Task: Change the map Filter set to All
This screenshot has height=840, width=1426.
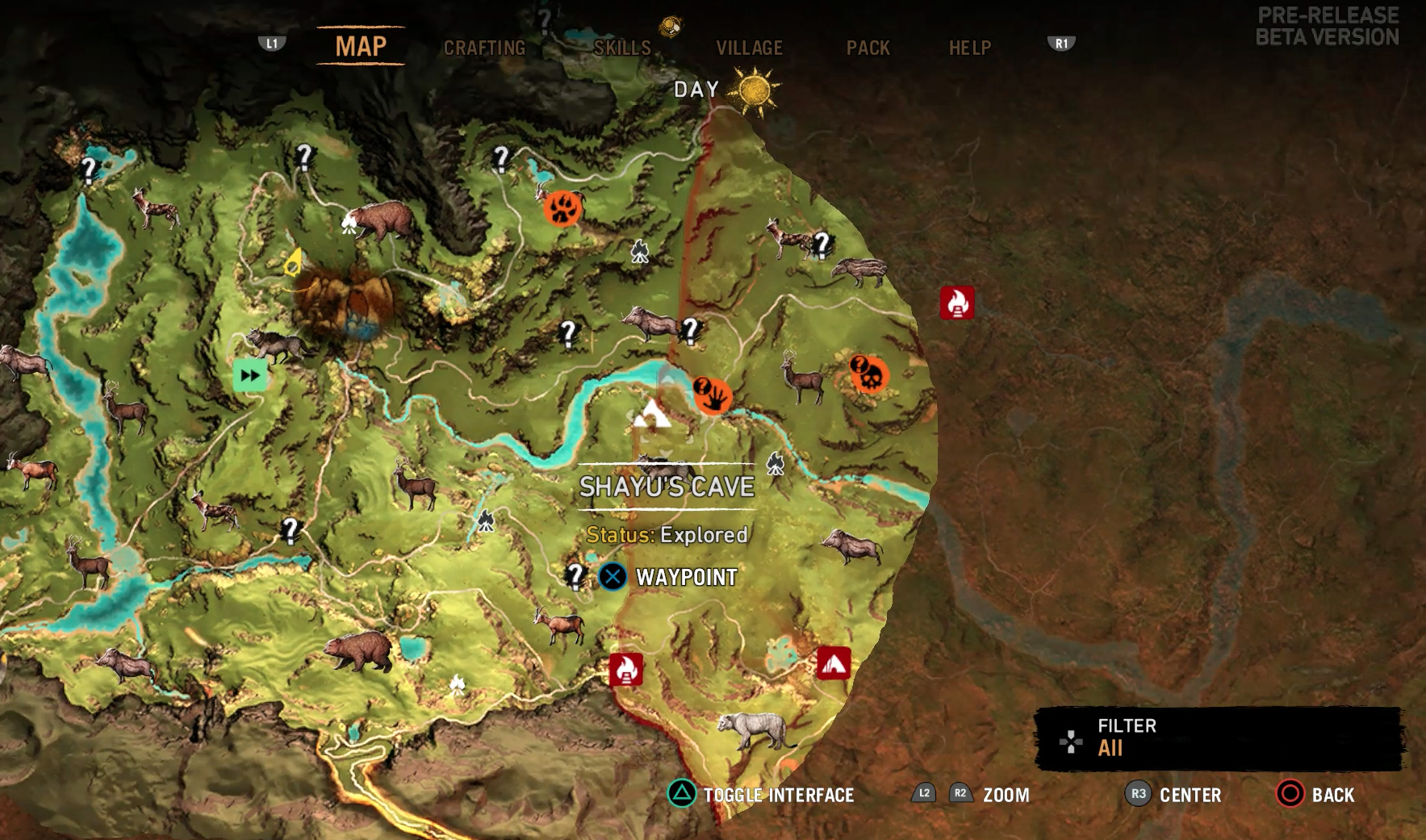Action: (1219, 738)
